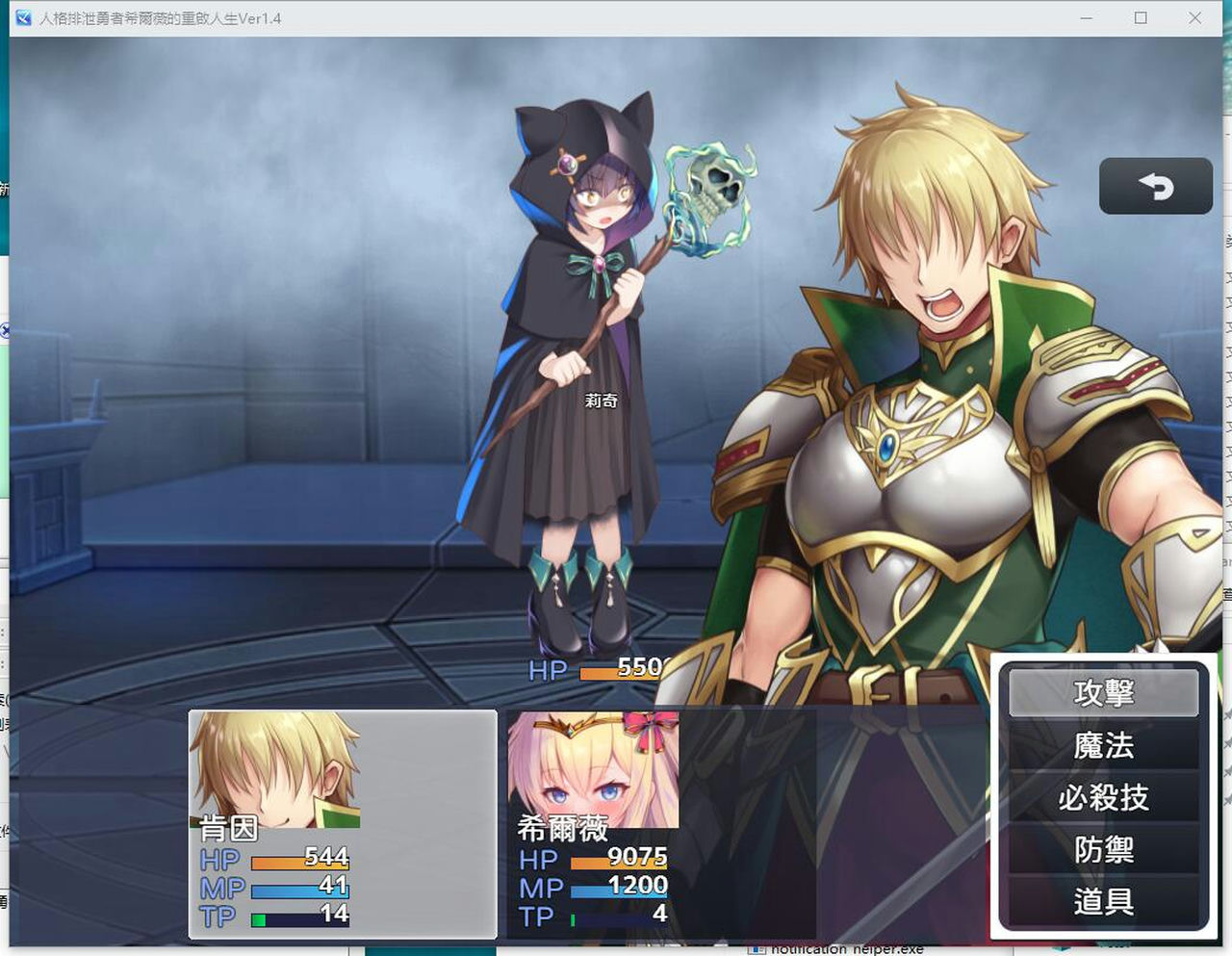Close the game window
This screenshot has height=956, width=1232.
click(x=1194, y=17)
